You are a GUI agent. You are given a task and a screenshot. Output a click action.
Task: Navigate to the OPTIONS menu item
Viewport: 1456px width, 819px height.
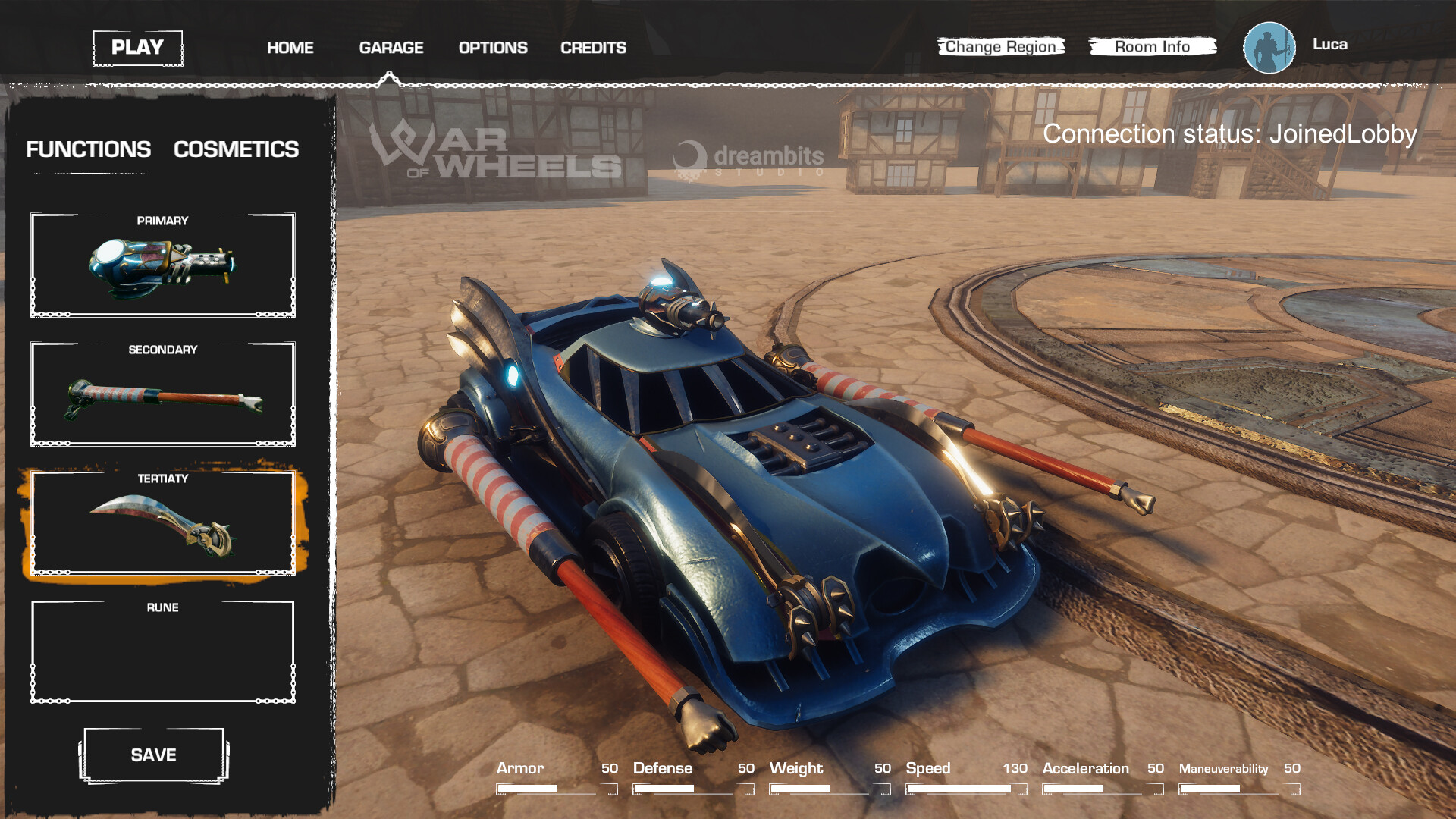(x=493, y=47)
